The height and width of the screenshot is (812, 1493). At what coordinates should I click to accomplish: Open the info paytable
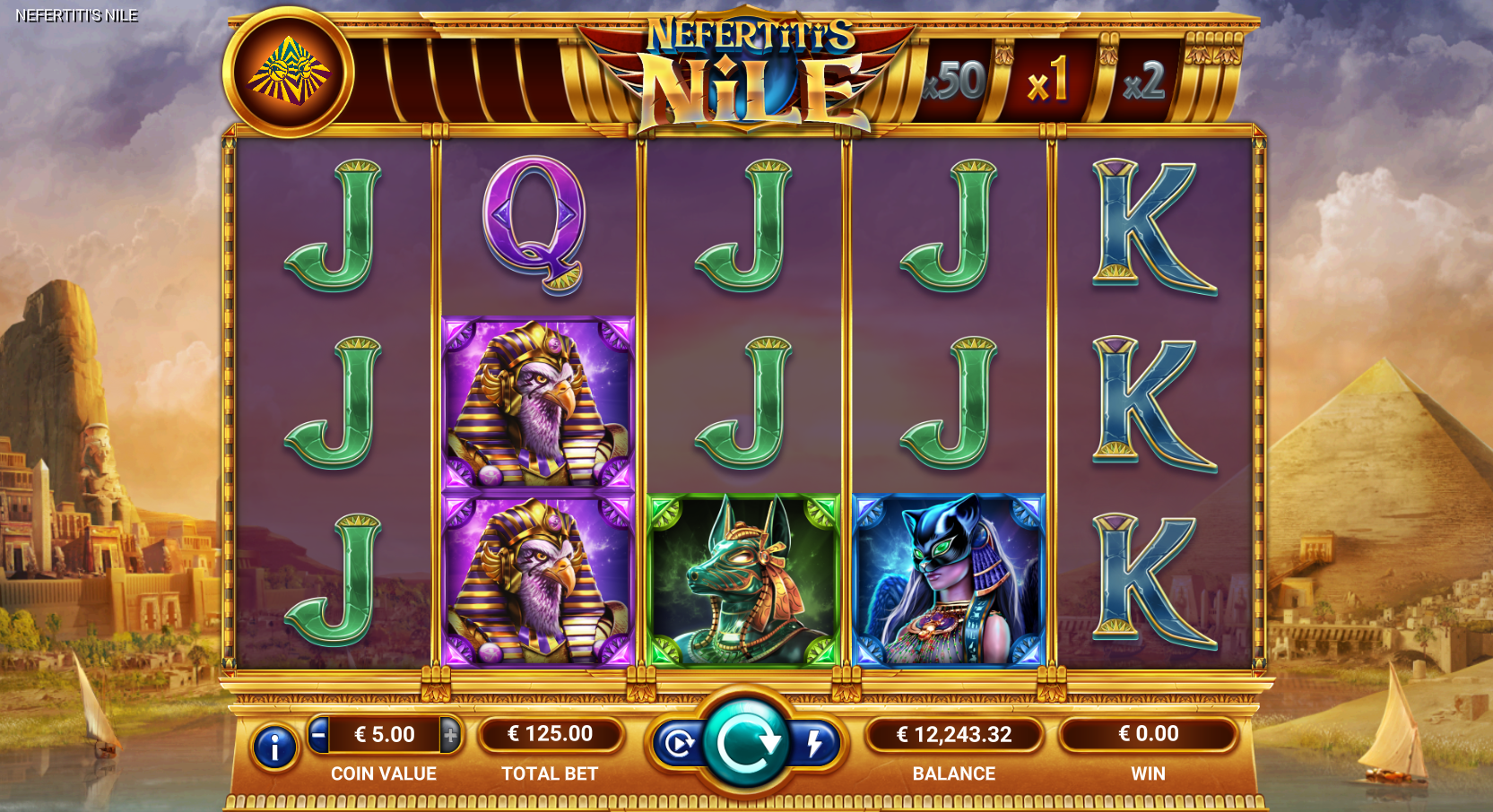pos(274,747)
